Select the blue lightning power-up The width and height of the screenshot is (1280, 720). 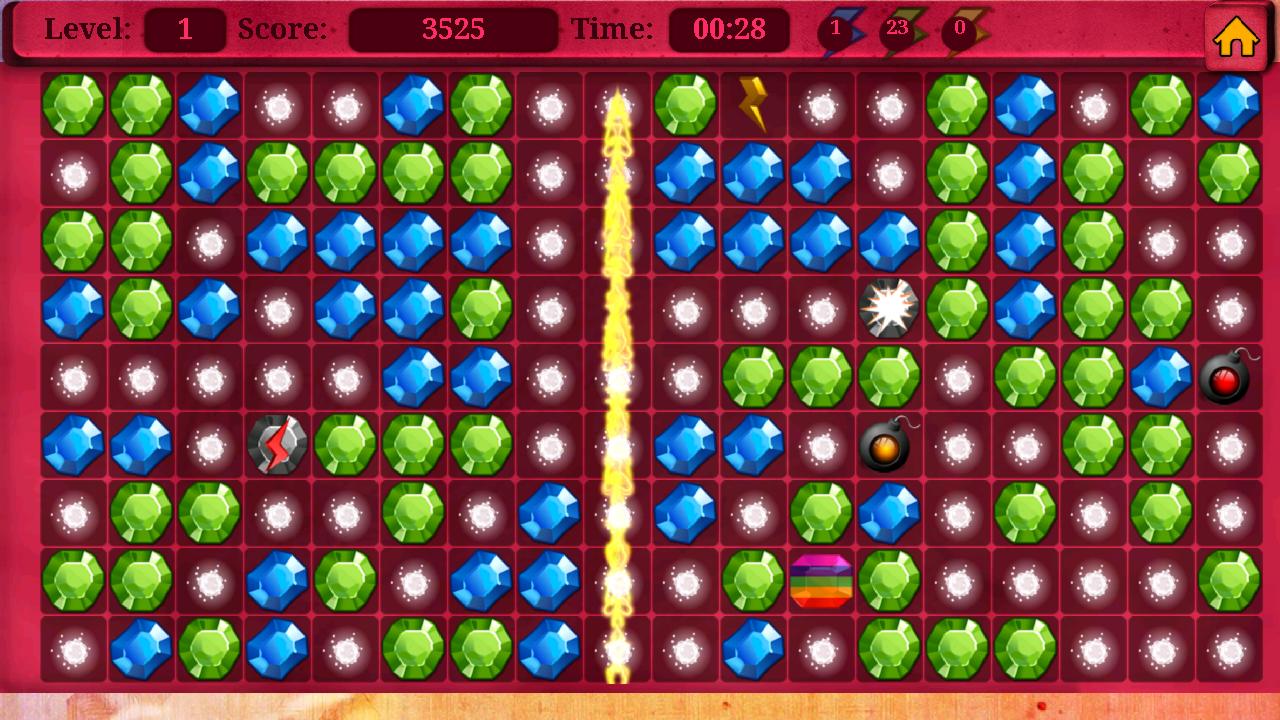(838, 30)
